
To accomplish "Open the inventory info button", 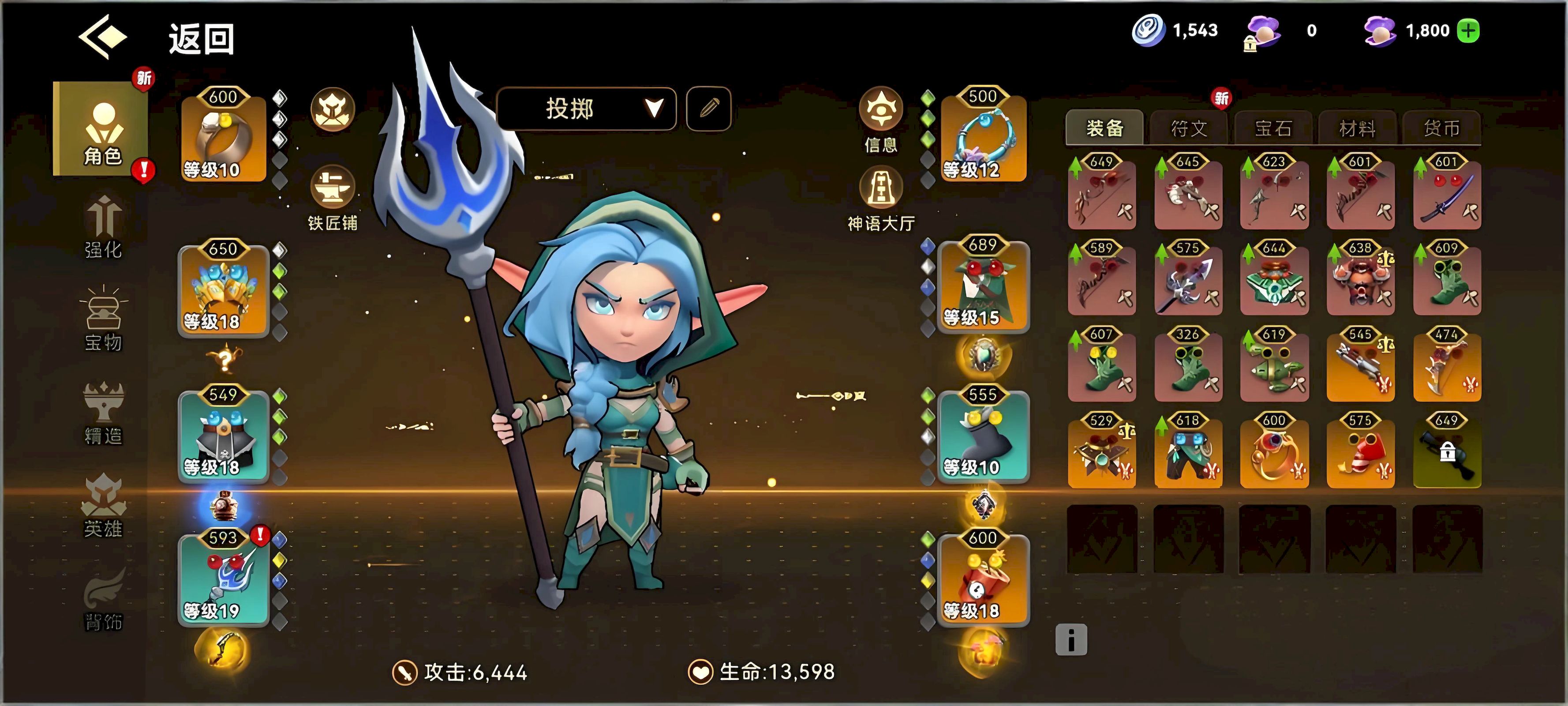I will click(x=1071, y=640).
